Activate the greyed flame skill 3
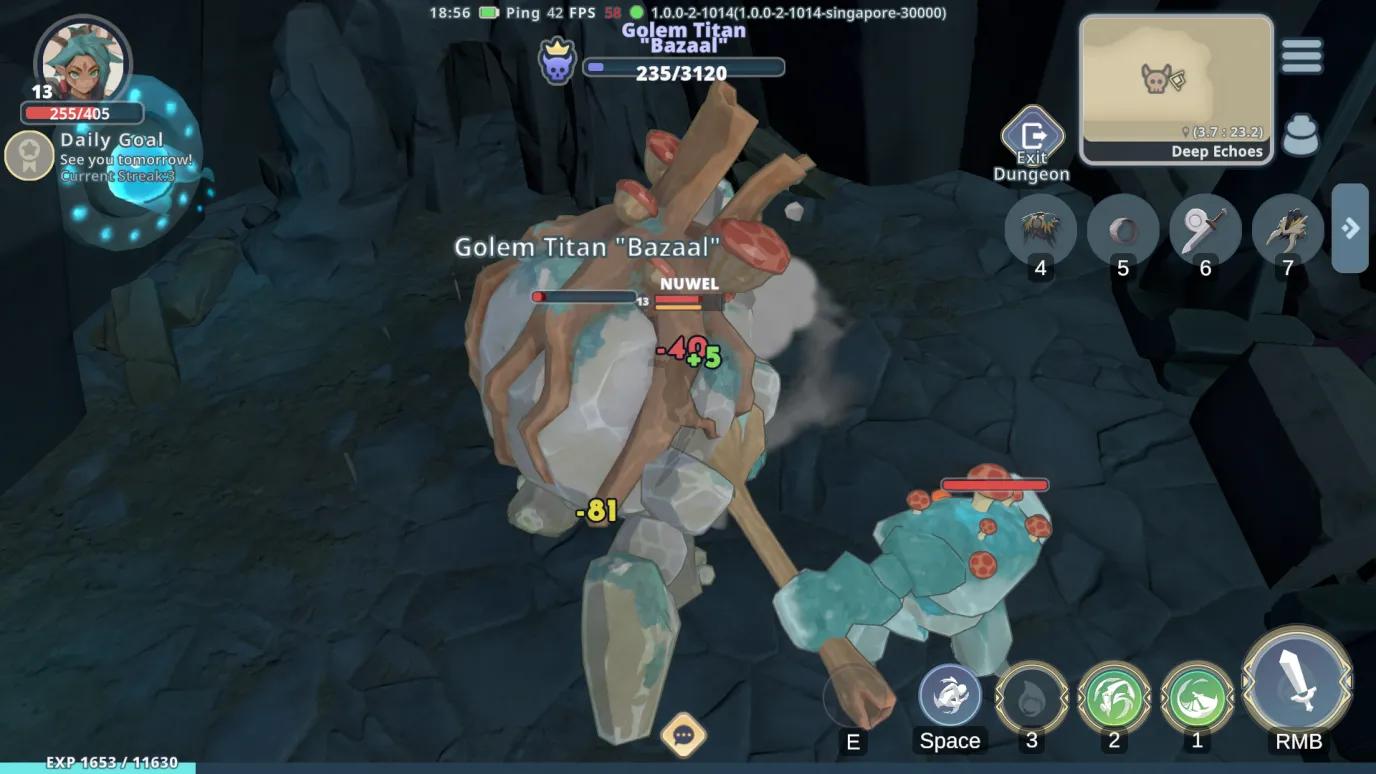 pos(1032,697)
